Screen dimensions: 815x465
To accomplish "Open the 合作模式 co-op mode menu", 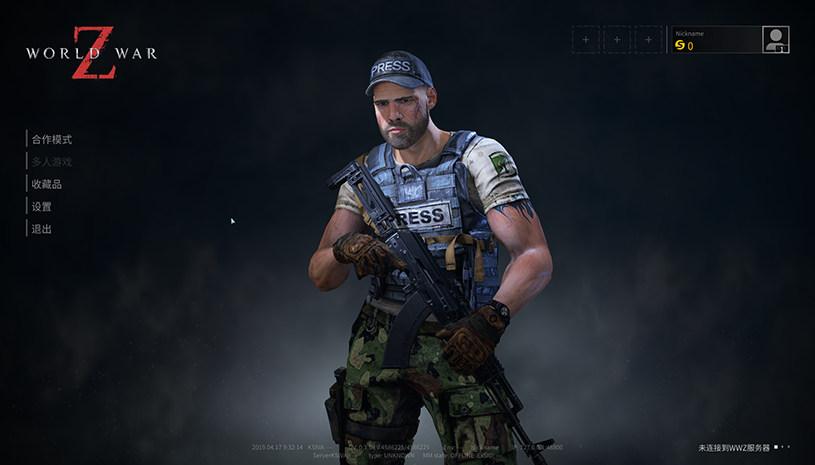I will tap(52, 139).
